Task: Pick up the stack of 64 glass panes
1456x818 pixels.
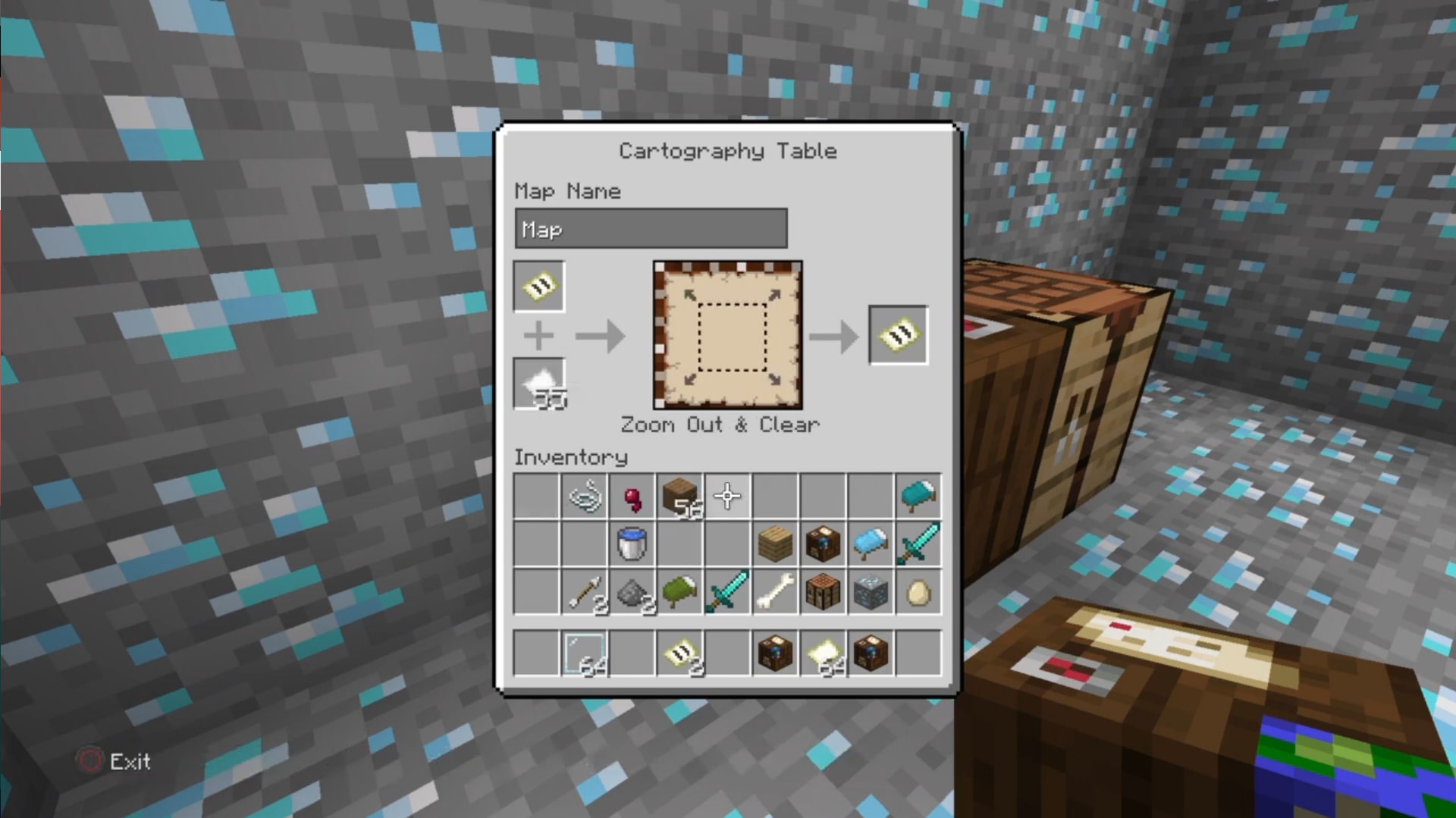Action: pos(585,653)
